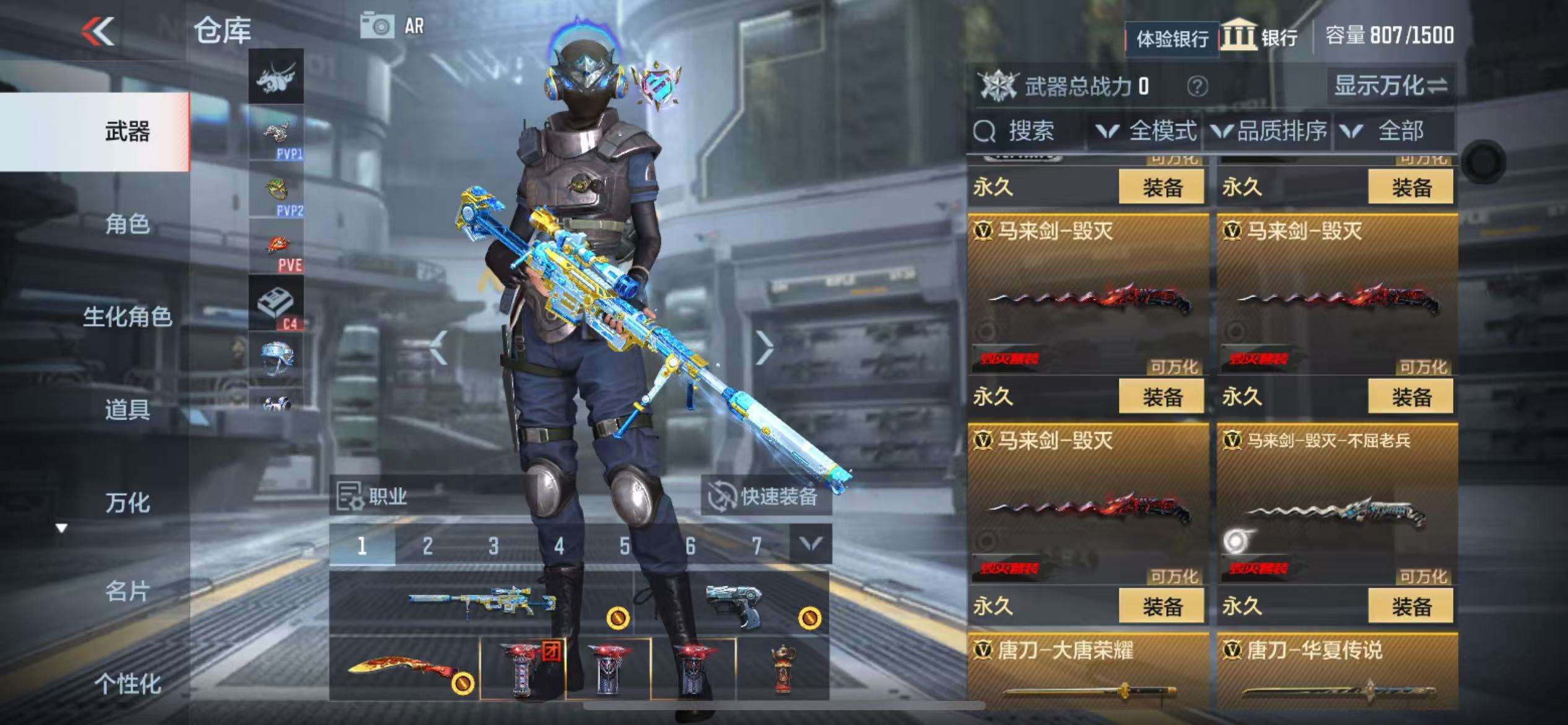Image resolution: width=1568 pixels, height=725 pixels.
Task: Open the 品质排序 sort dropdown
Action: point(1270,131)
